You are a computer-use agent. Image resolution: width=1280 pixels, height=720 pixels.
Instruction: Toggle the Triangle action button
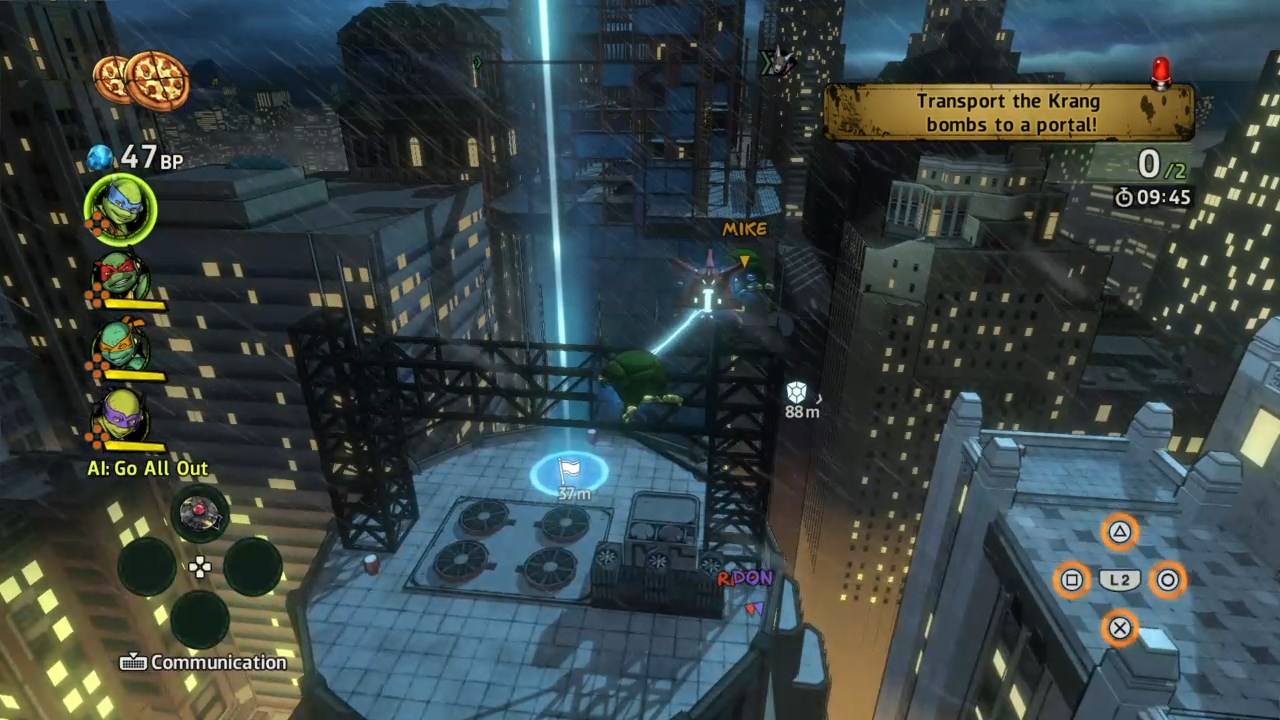coord(1120,532)
